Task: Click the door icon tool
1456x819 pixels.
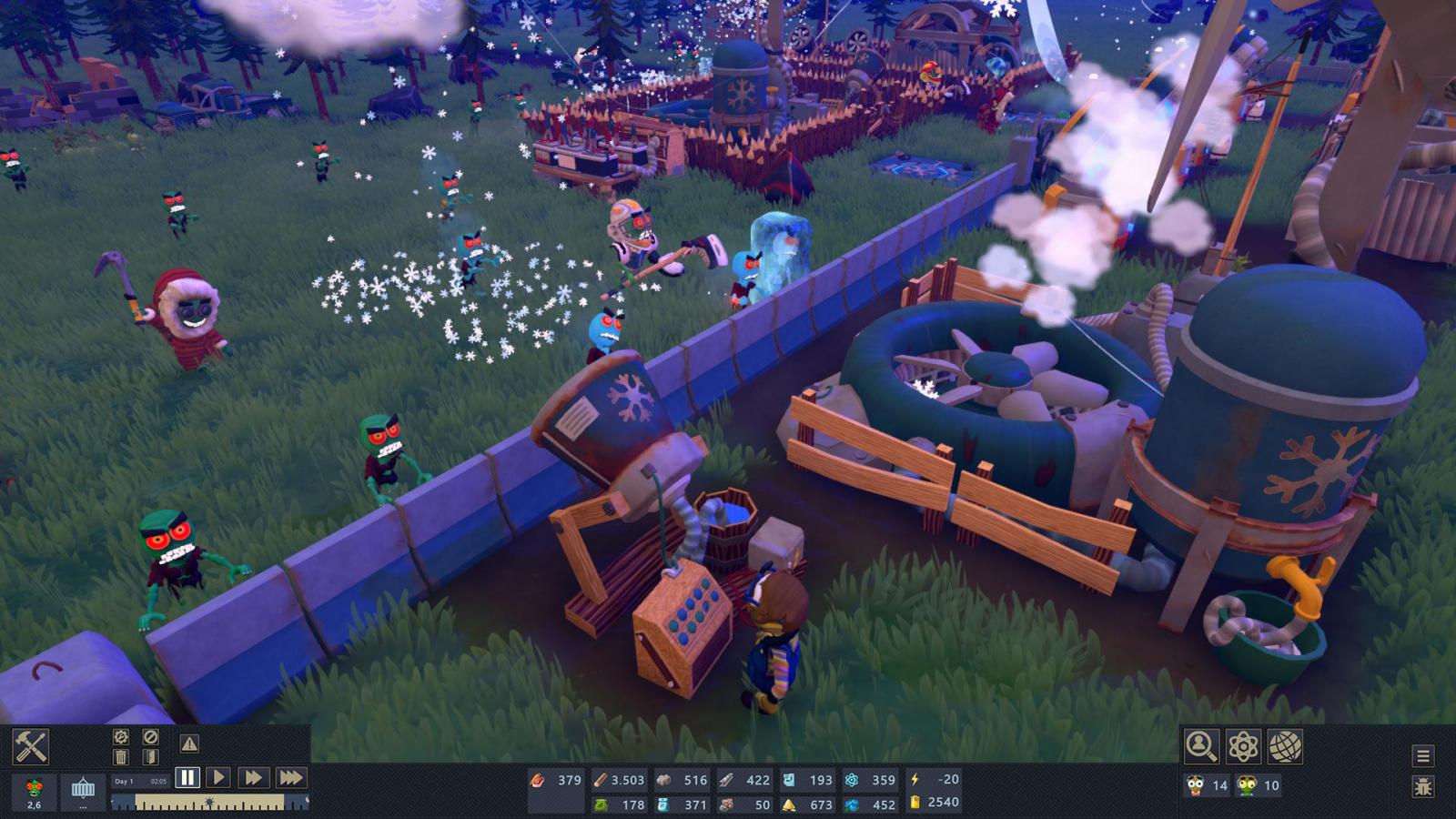Action: [x=151, y=757]
